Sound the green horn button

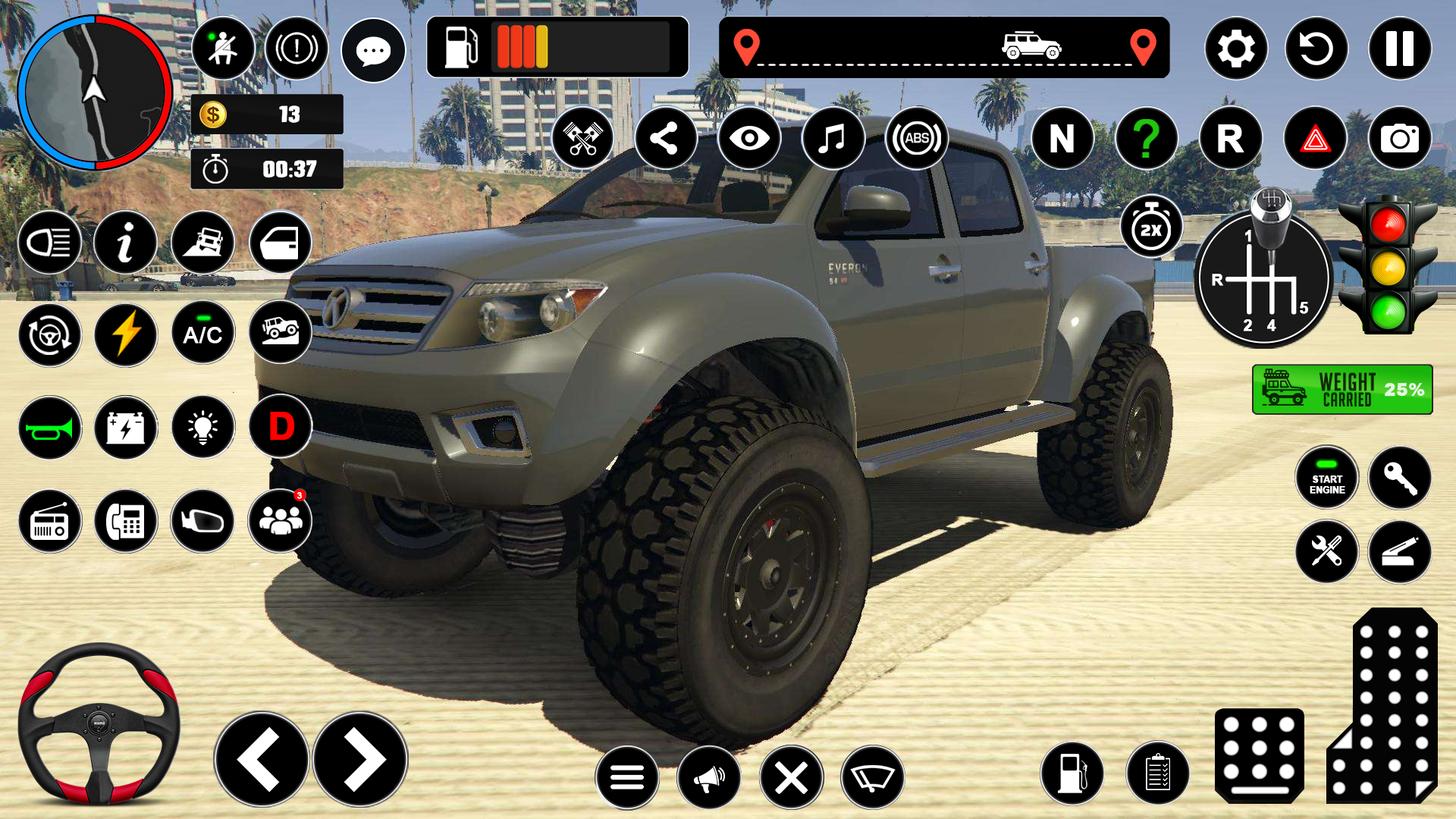pos(50,428)
